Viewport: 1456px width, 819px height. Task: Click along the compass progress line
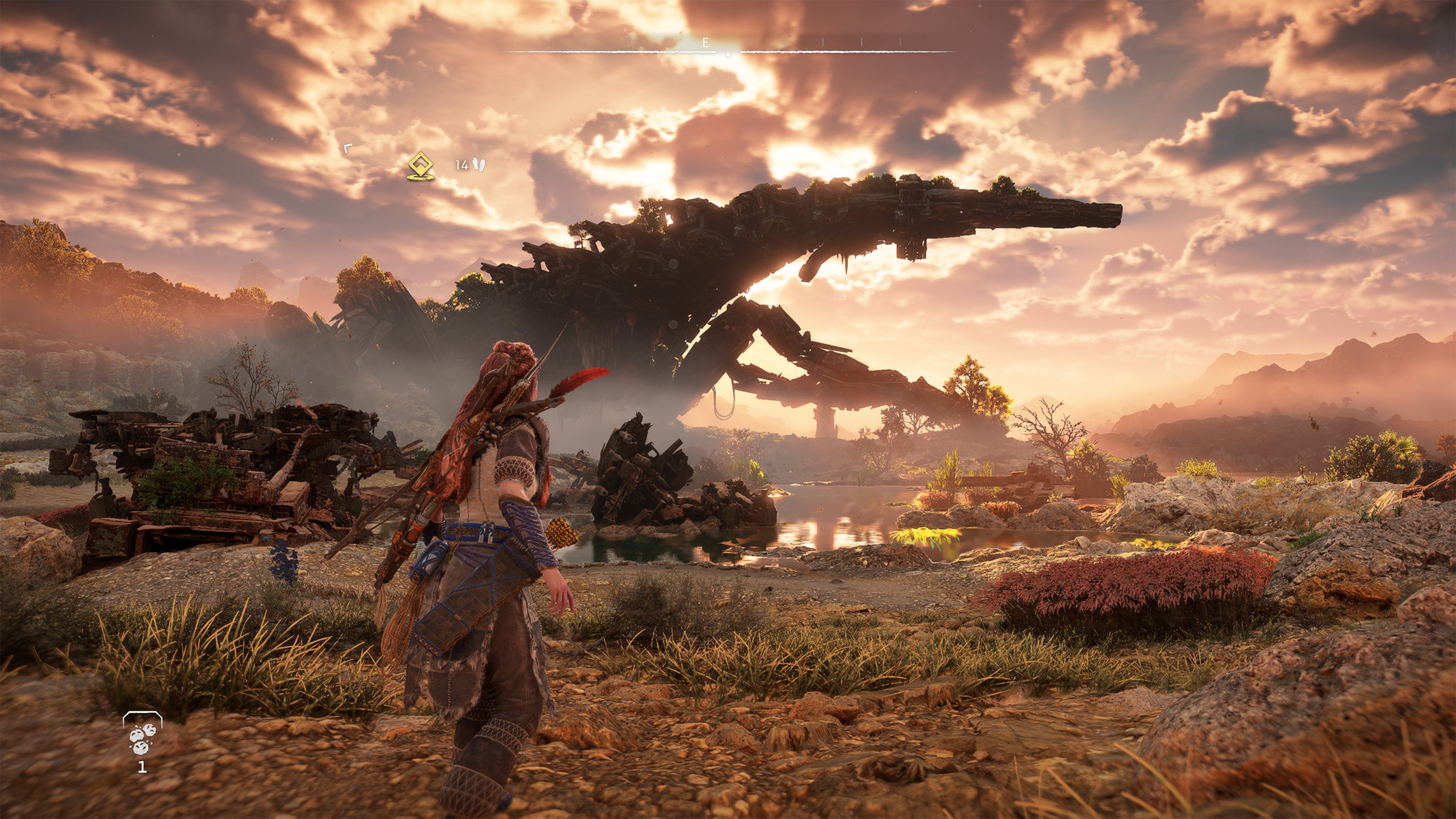click(622, 52)
